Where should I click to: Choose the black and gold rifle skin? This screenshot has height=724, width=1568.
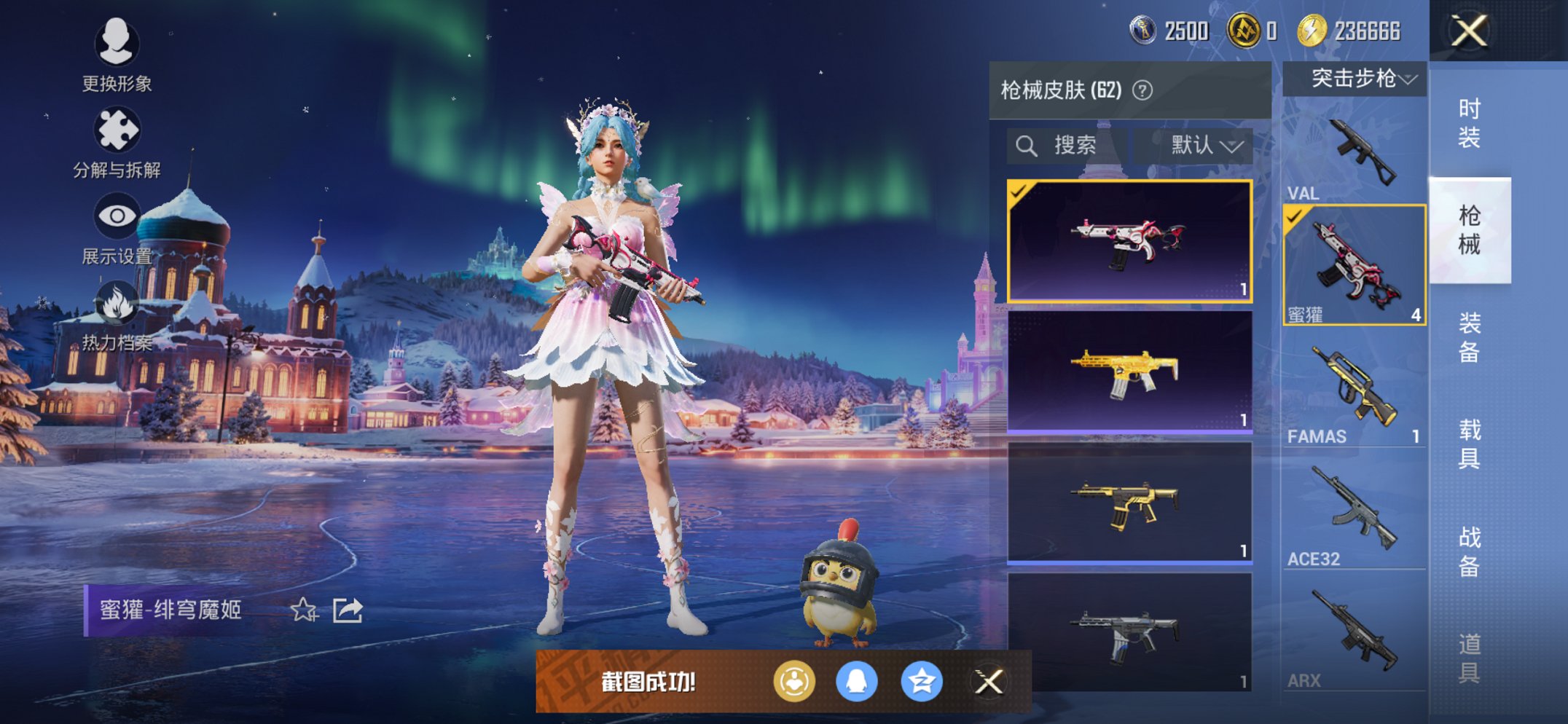(1129, 503)
